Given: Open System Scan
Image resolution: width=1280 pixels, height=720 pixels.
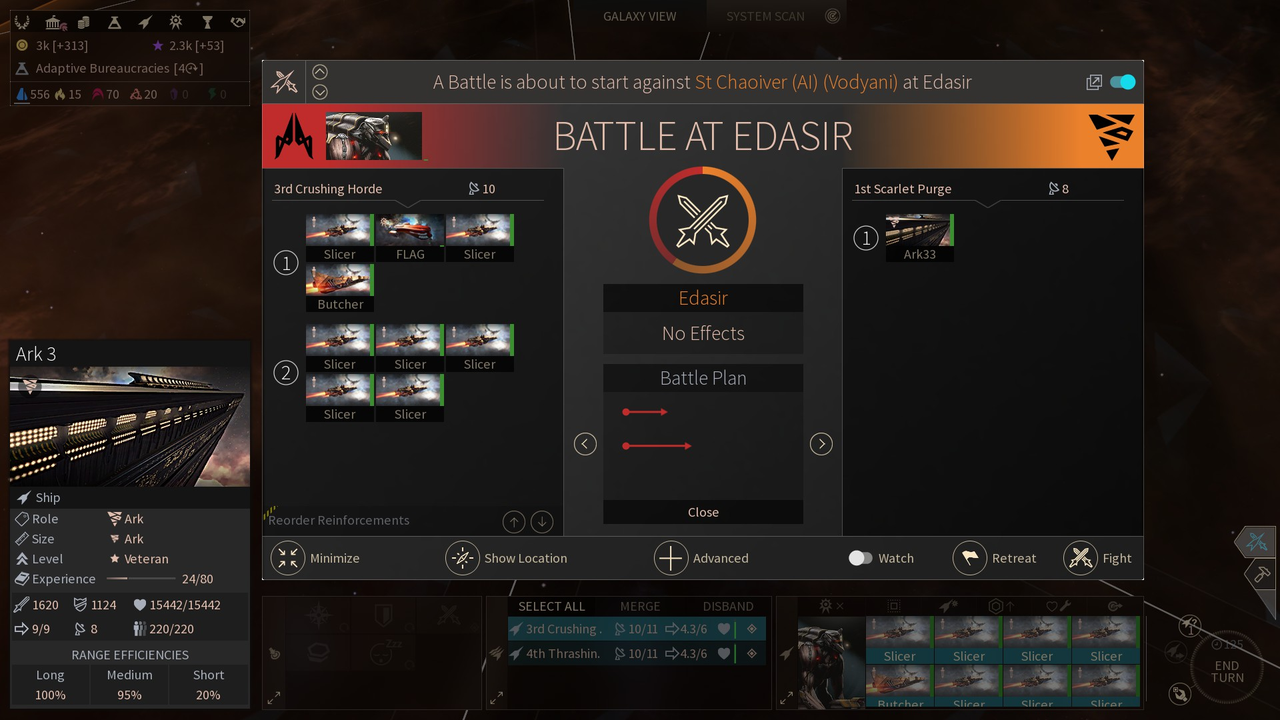Looking at the screenshot, I should click(765, 16).
